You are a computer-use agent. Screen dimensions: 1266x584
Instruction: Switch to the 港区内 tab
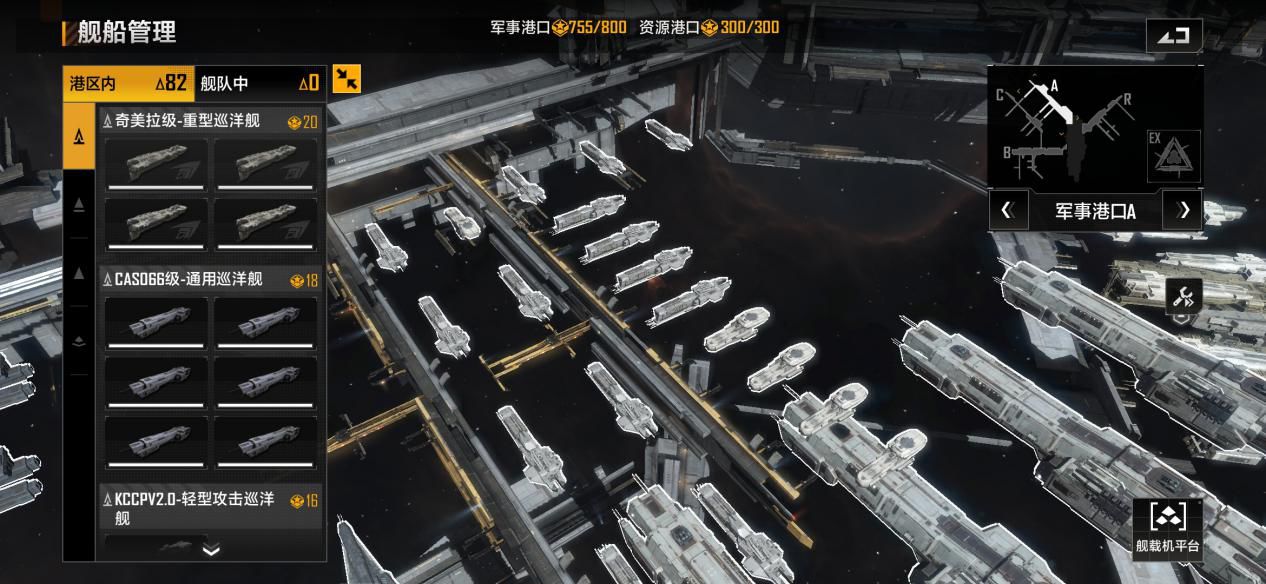click(x=128, y=83)
